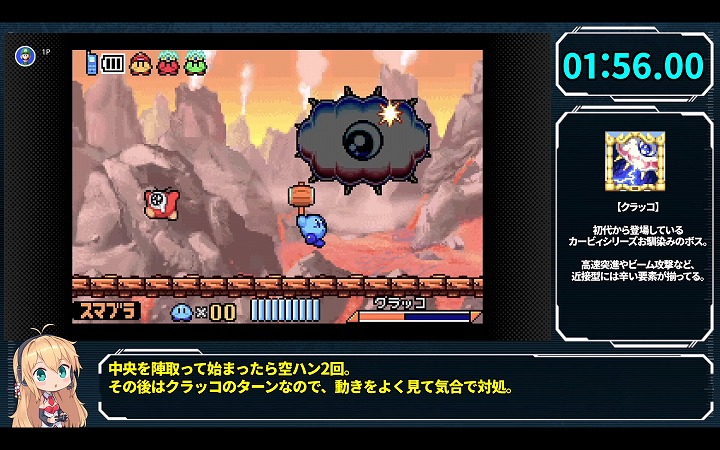Click the 1P player badge
Viewport: 720px width, 450px height.
click(24, 55)
